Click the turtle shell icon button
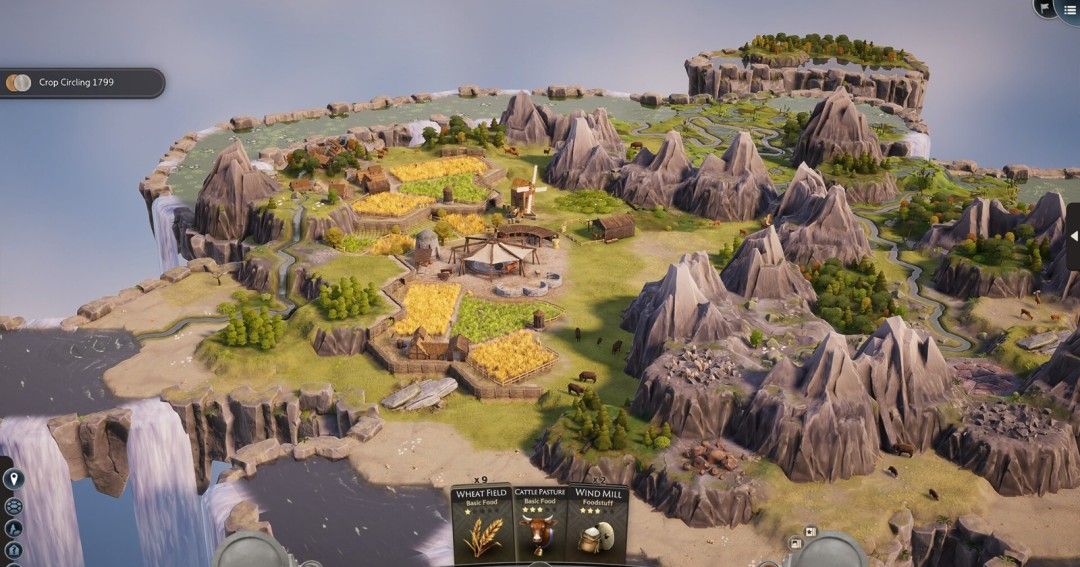 pyautogui.click(x=13, y=506)
